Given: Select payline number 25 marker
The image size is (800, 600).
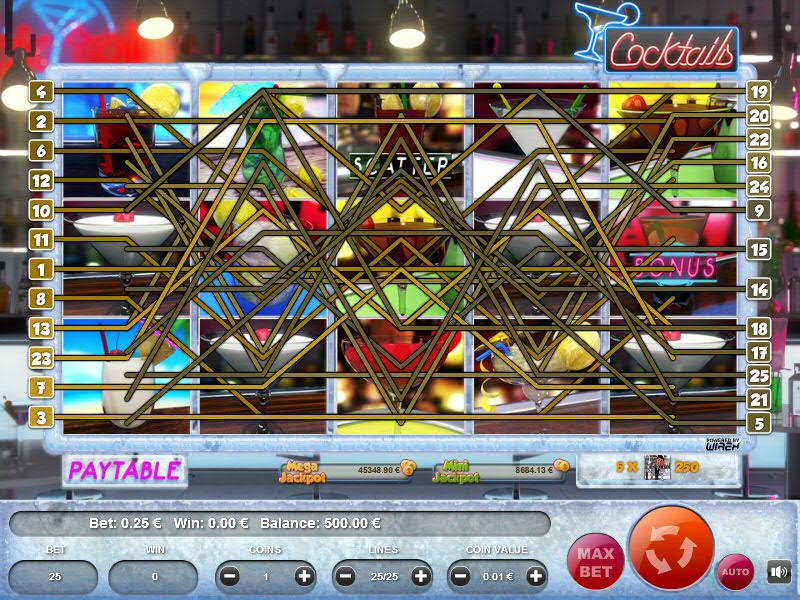Looking at the screenshot, I should coord(758,375).
